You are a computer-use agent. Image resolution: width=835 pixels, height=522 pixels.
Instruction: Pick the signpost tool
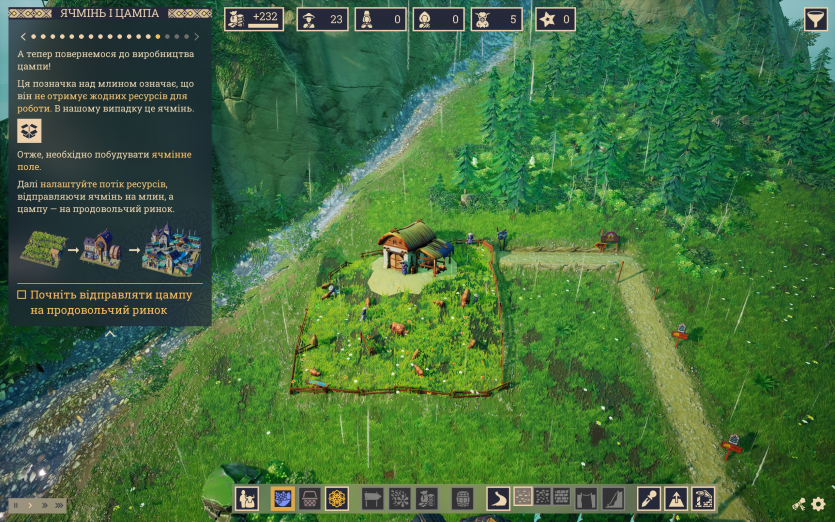pyautogui.click(x=372, y=497)
